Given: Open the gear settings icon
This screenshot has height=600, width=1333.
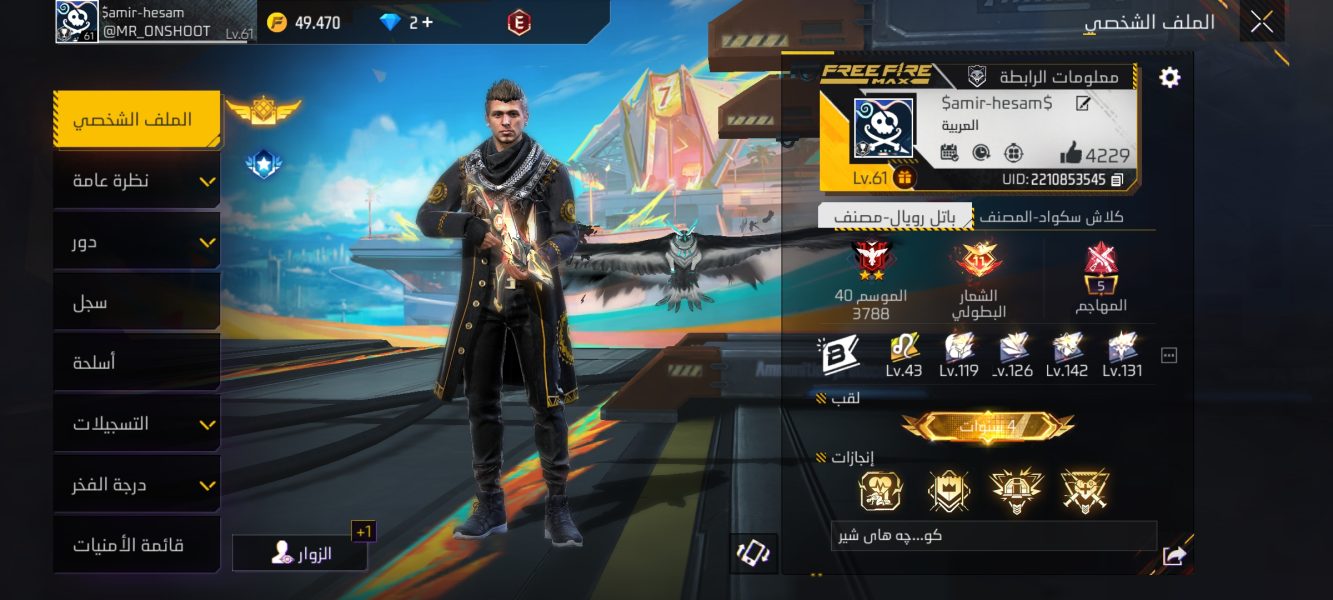Looking at the screenshot, I should pos(1169,78).
